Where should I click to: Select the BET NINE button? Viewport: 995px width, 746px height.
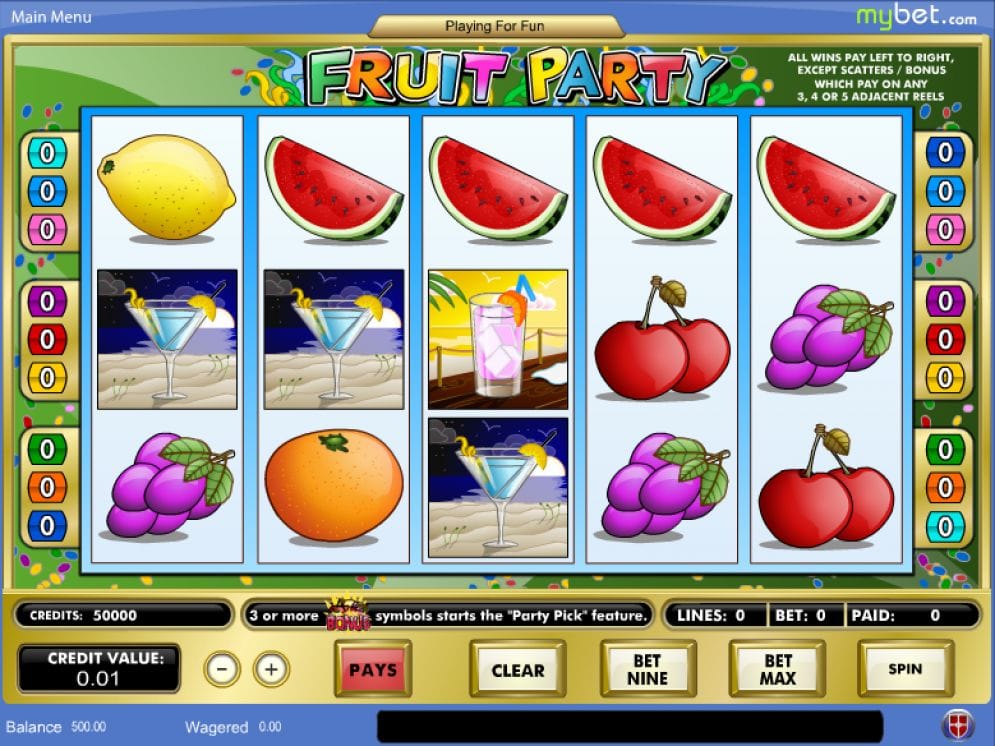(x=647, y=669)
